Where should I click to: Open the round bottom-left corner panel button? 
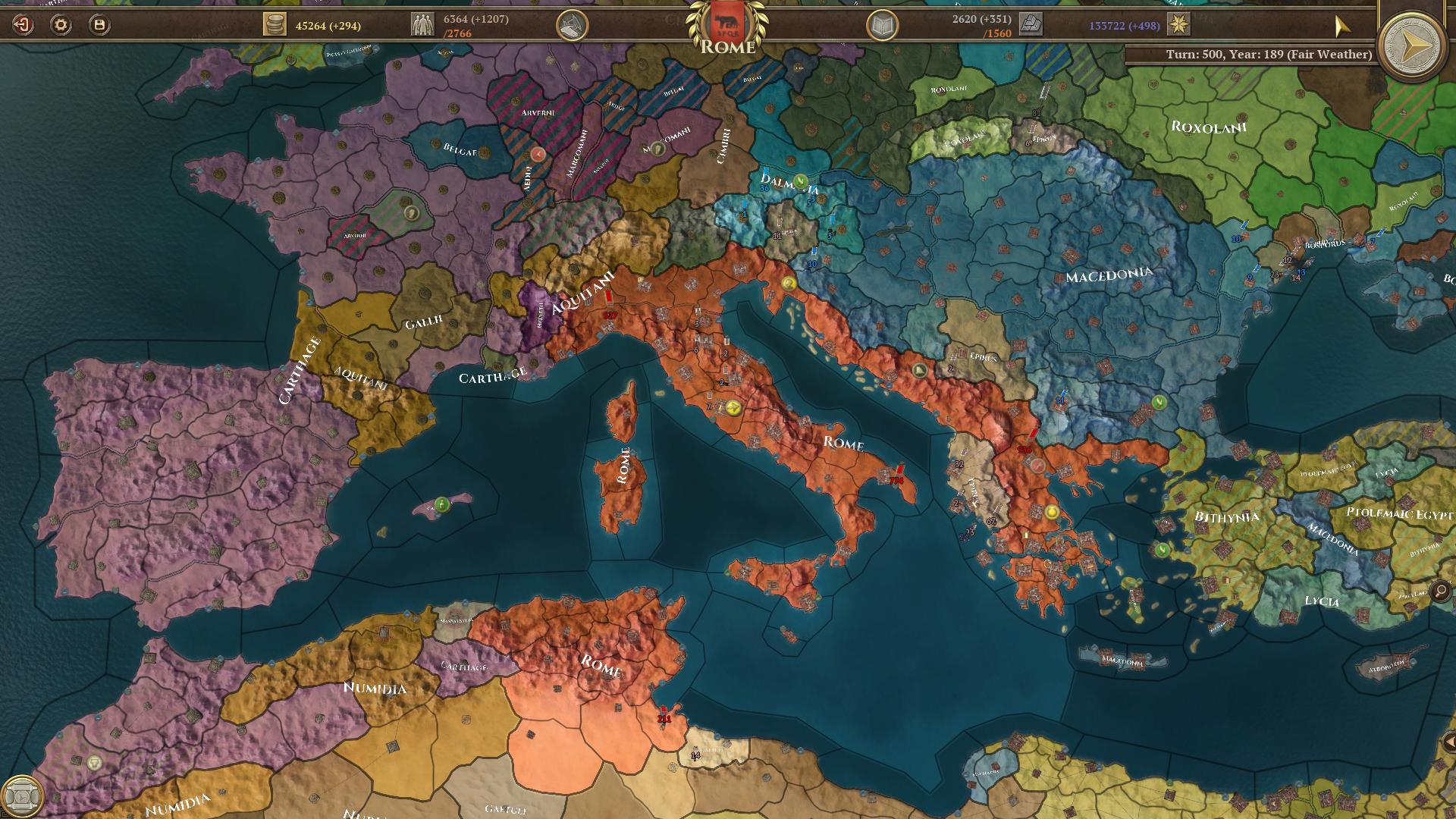click(21, 796)
